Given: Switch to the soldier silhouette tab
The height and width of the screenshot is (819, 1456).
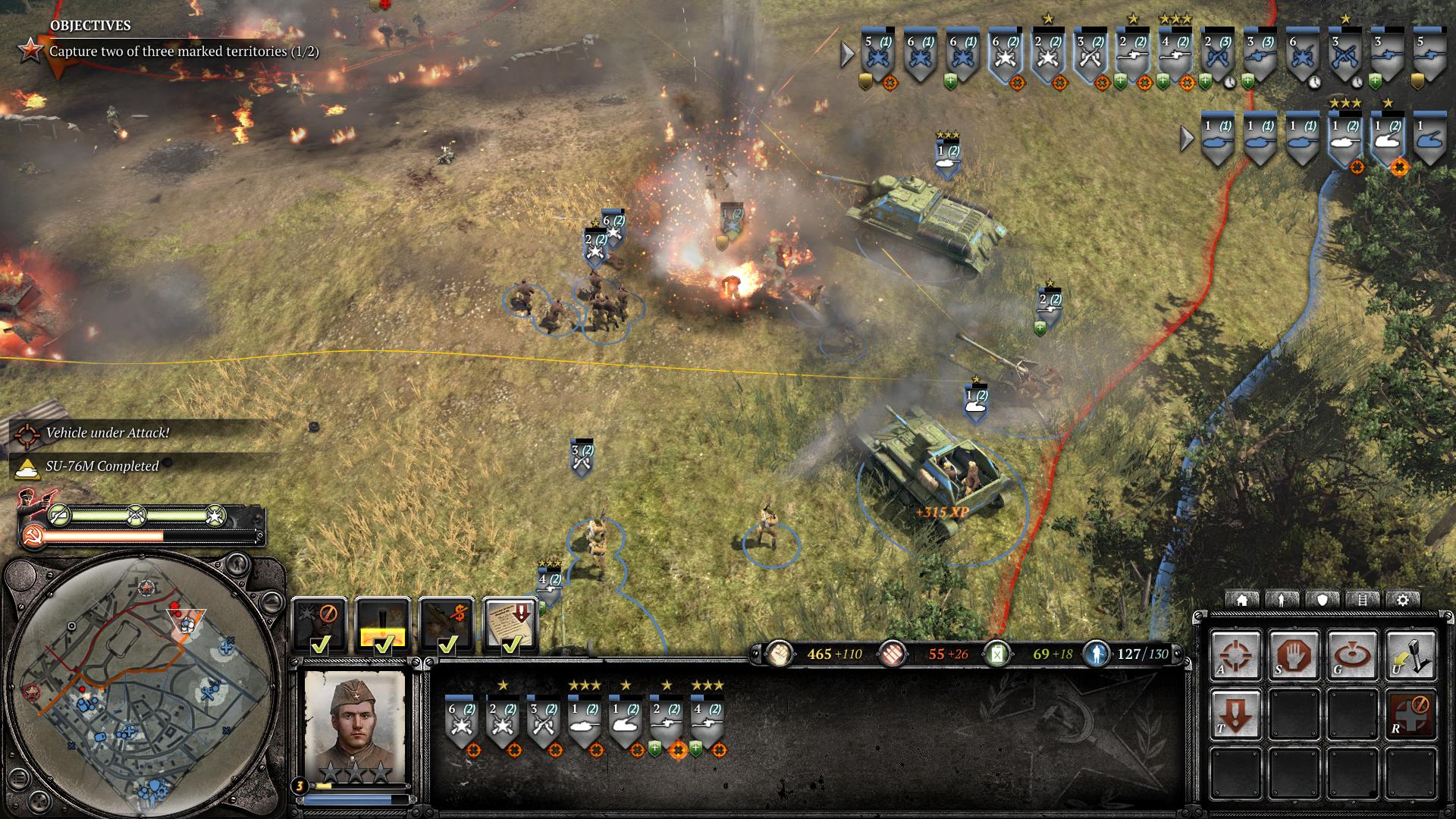Looking at the screenshot, I should [x=1282, y=600].
